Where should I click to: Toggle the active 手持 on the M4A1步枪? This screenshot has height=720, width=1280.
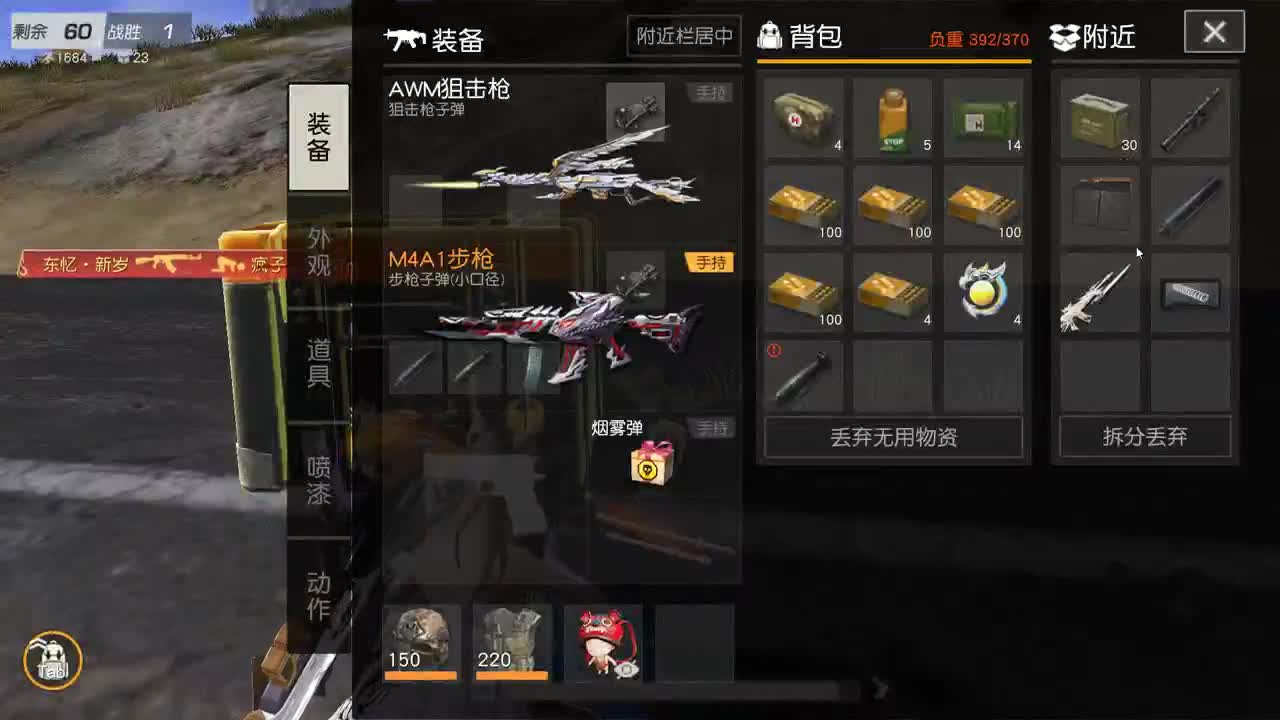coord(711,260)
